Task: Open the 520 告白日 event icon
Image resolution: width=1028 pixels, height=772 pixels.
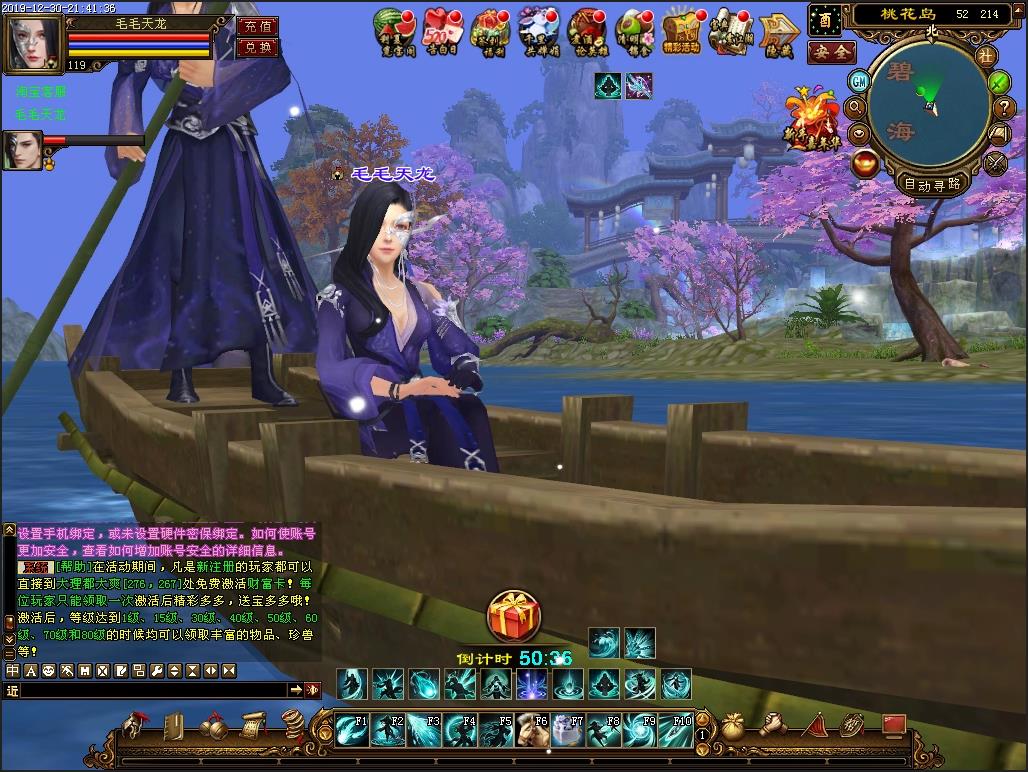Action: (x=442, y=30)
